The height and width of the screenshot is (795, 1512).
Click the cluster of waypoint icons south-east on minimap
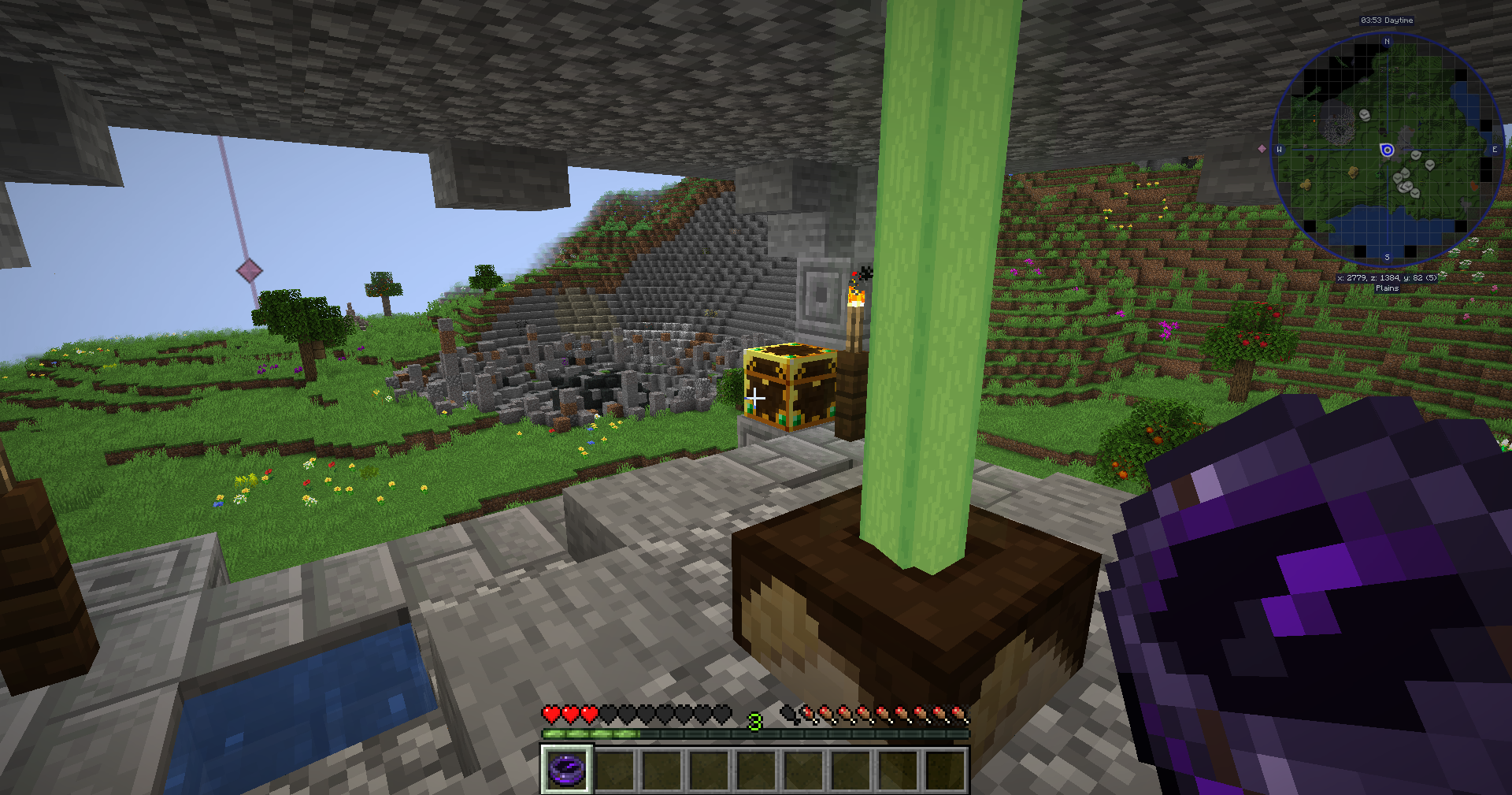pos(1404,184)
